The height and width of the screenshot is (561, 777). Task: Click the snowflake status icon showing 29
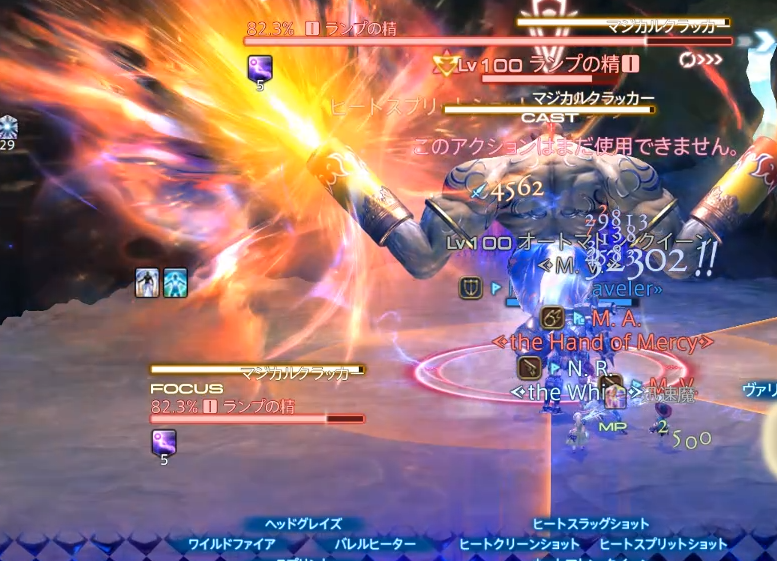tap(8, 126)
